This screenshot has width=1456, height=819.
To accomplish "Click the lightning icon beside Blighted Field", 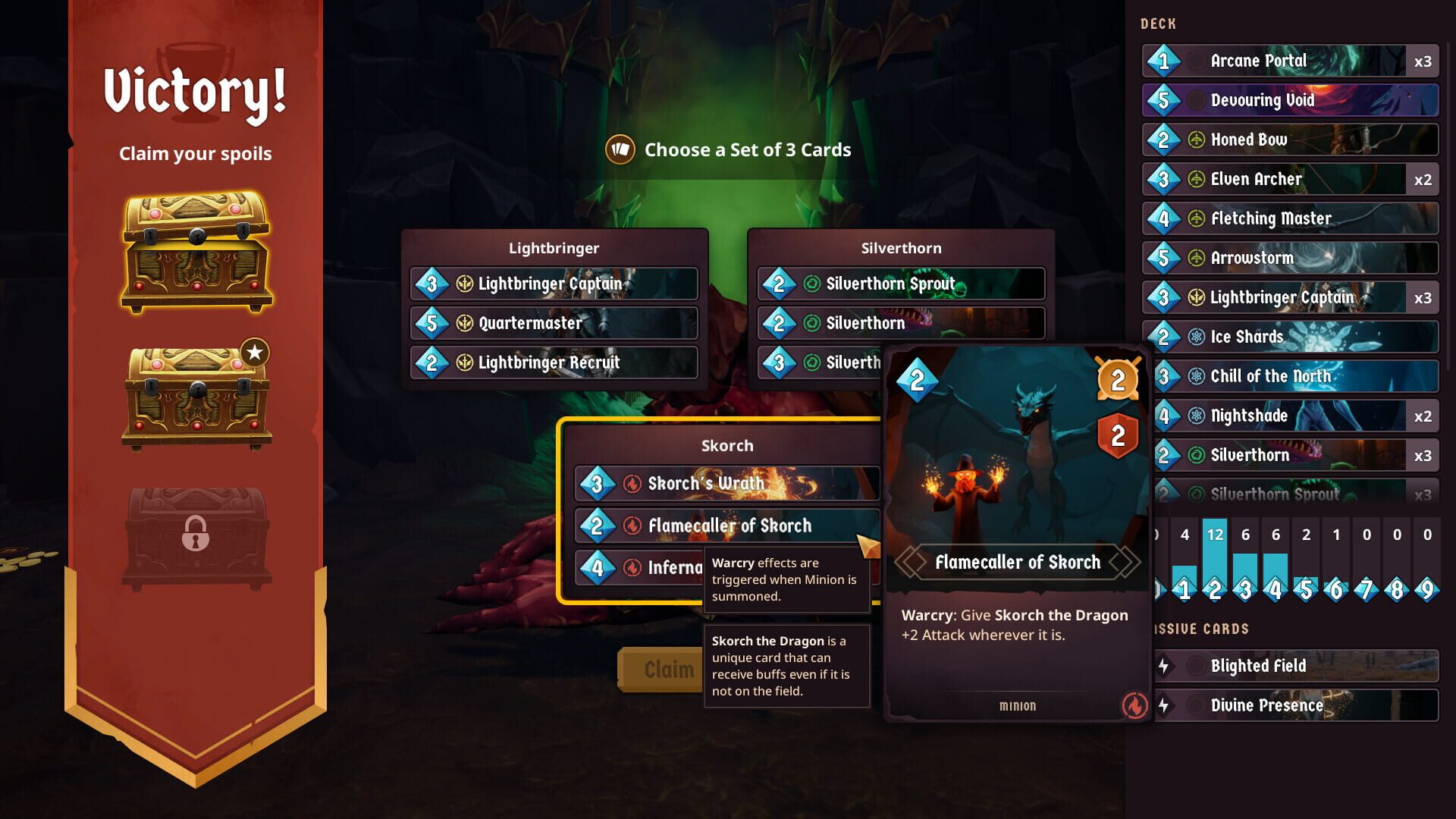I will pos(1163,666).
